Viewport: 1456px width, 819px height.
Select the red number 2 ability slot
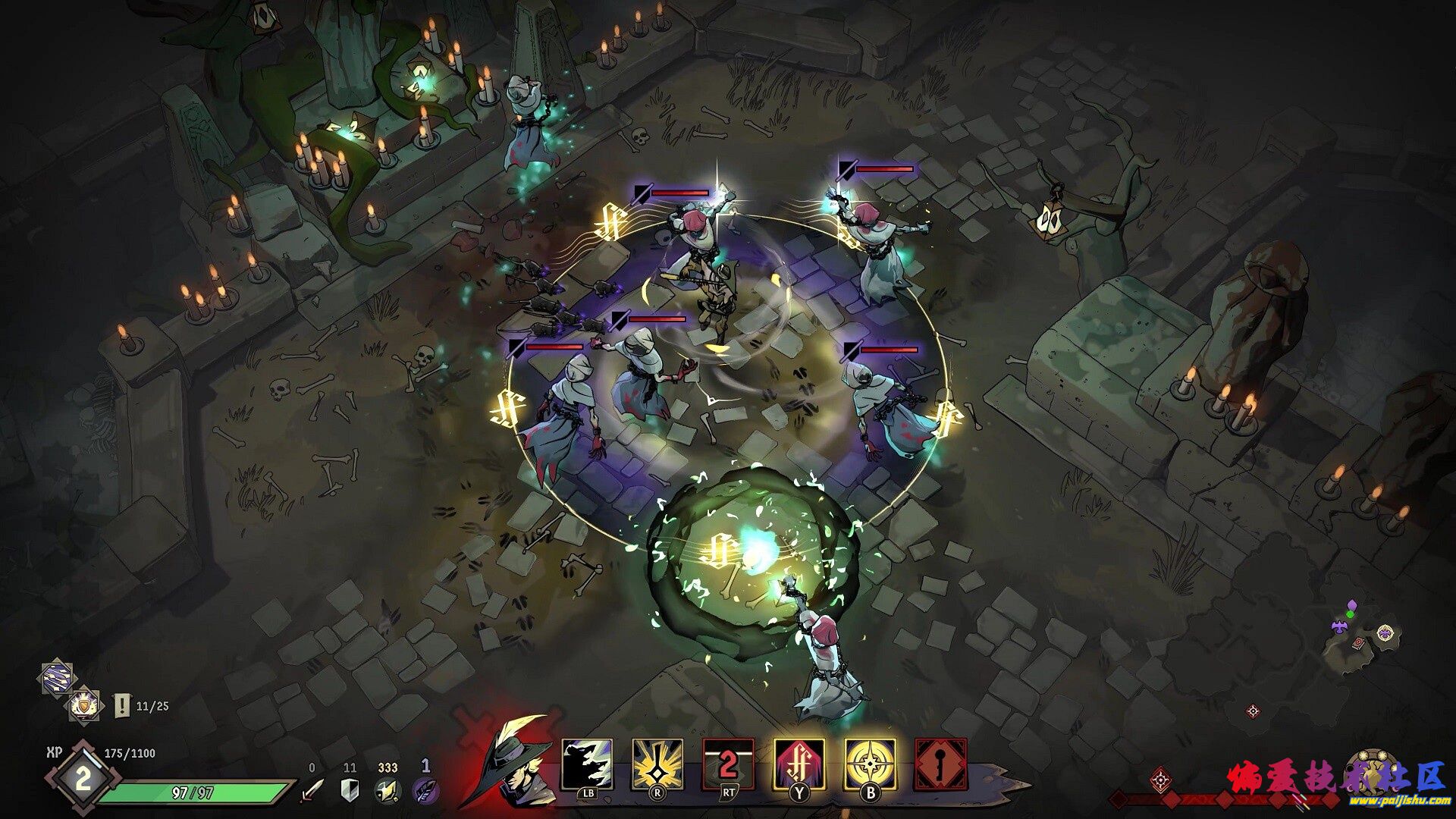click(x=728, y=764)
